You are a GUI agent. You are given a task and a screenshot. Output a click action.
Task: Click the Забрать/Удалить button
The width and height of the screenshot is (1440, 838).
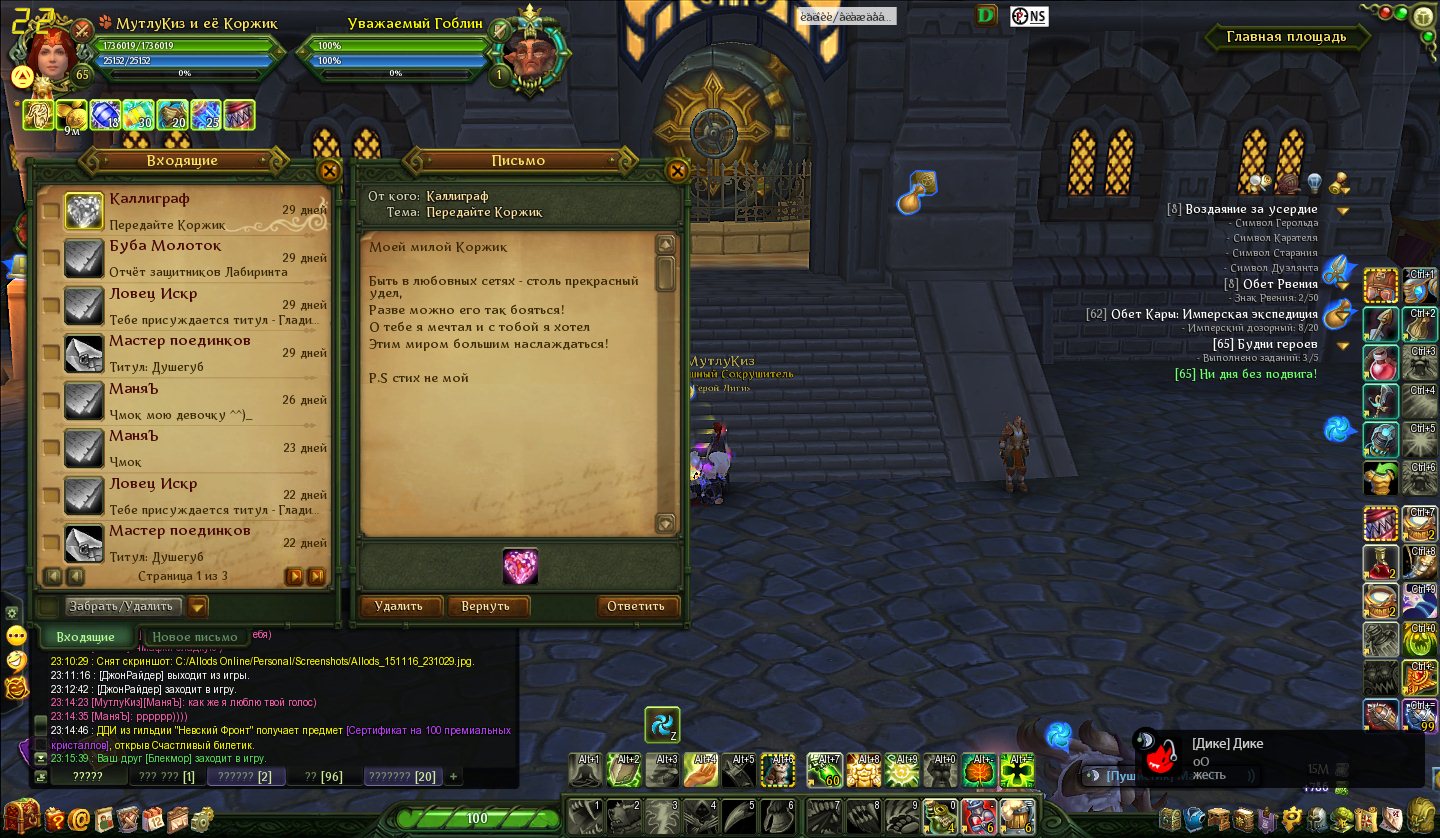(124, 606)
